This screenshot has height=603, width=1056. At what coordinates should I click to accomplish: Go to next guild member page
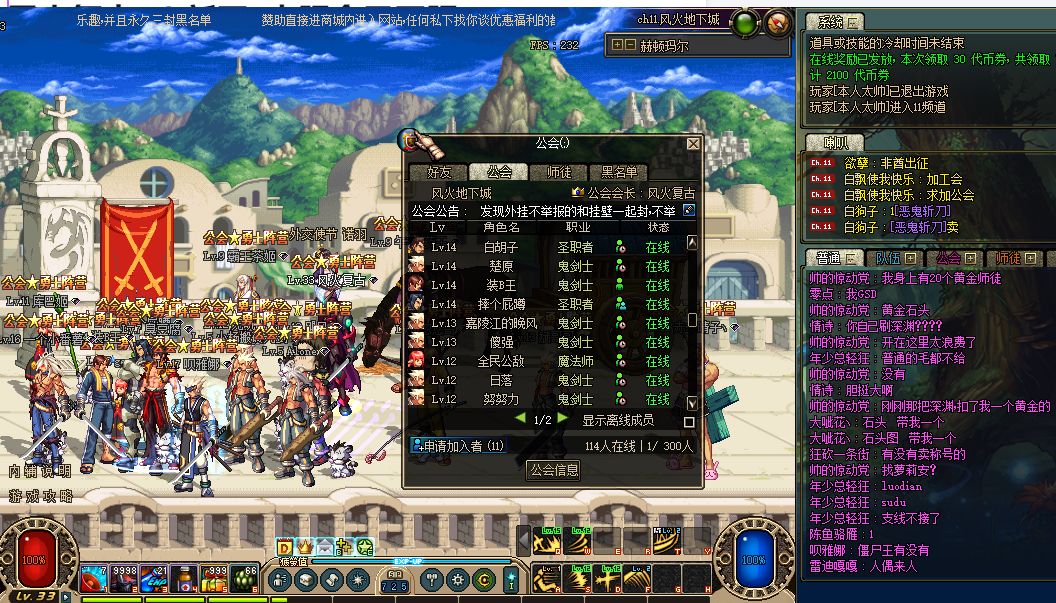click(x=563, y=419)
